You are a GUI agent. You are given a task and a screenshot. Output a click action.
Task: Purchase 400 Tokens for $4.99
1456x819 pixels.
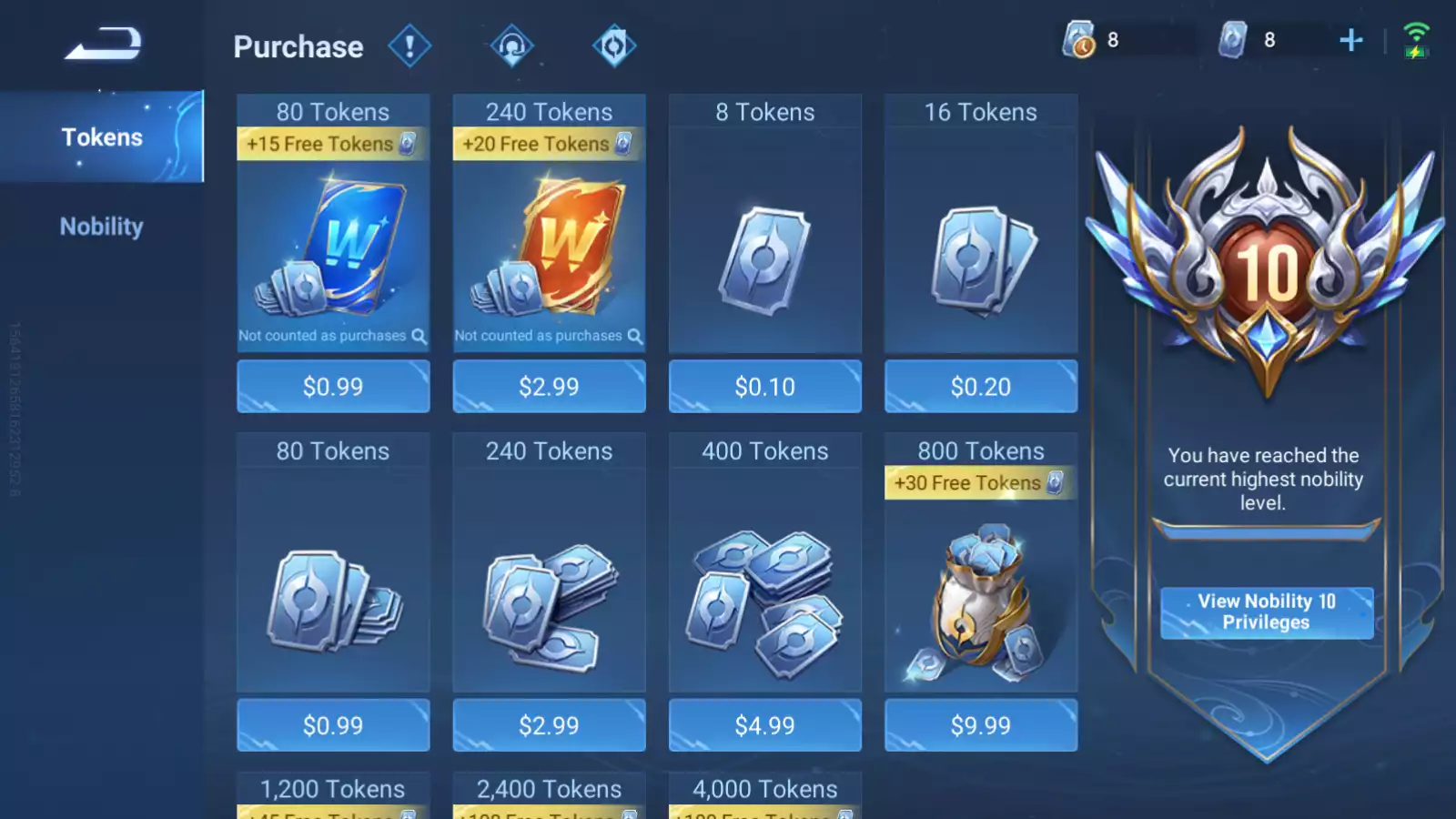click(764, 725)
